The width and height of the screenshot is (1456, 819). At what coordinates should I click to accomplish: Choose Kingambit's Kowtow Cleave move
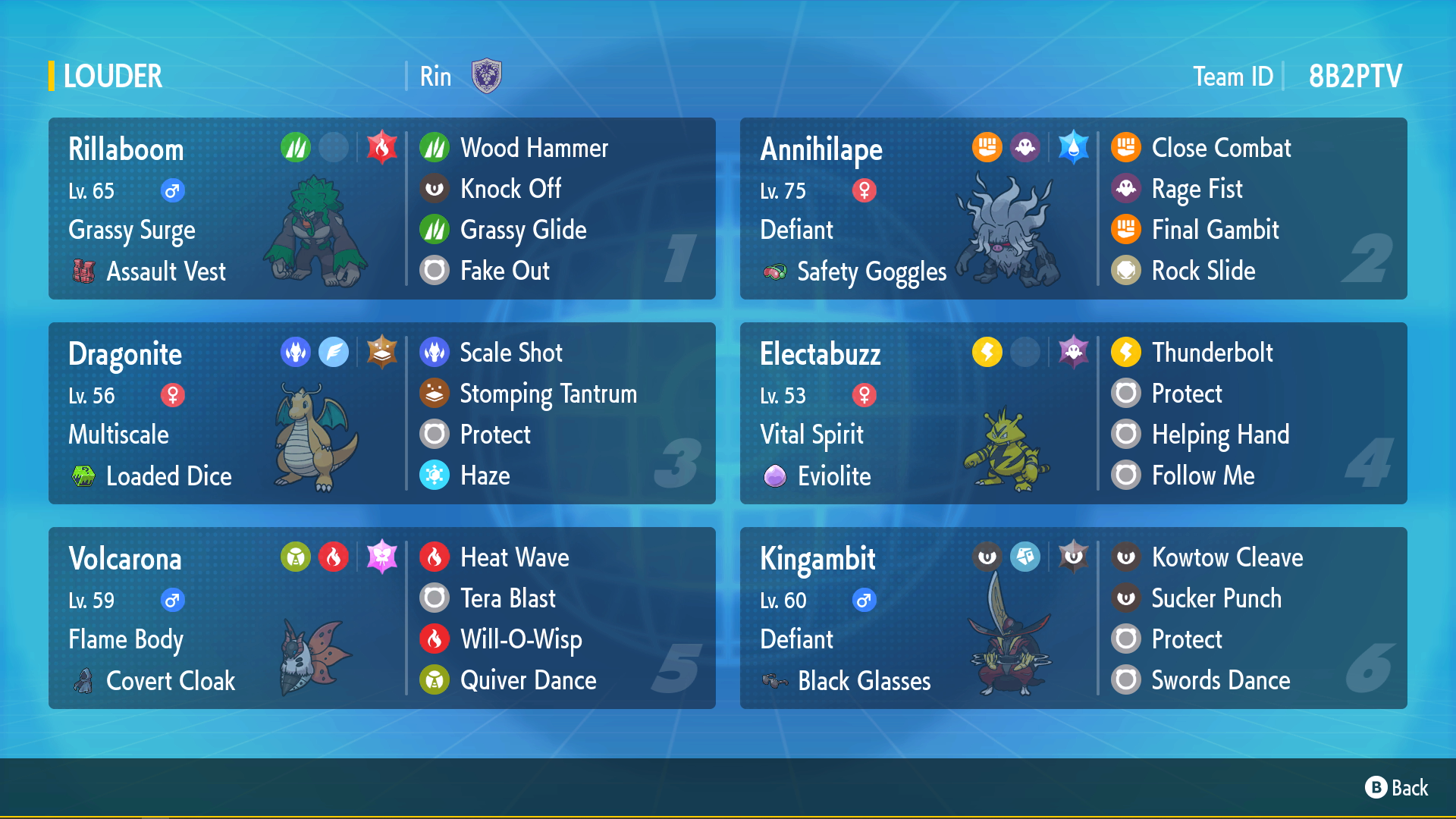coord(1227,557)
